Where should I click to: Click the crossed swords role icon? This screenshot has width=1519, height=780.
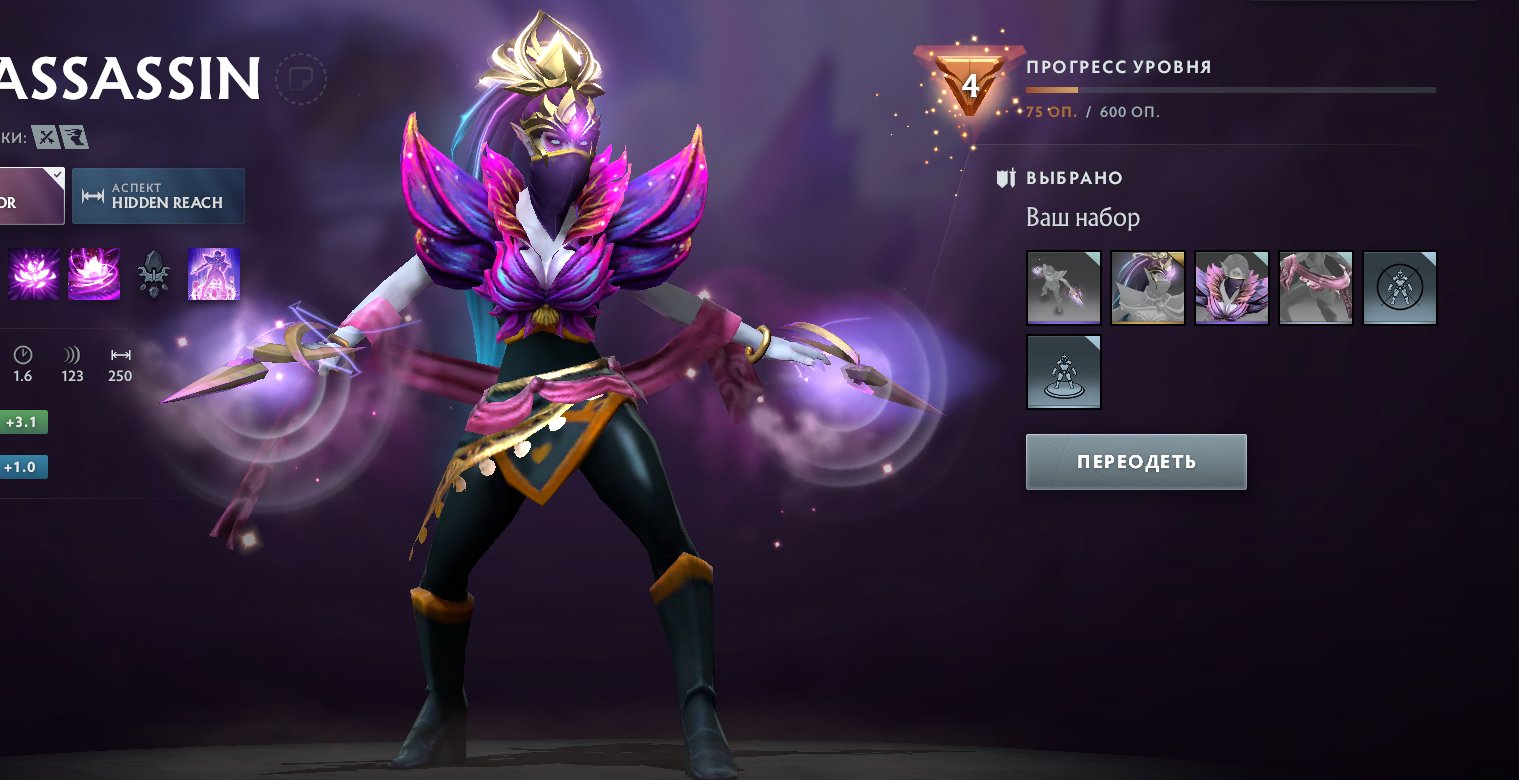pyautogui.click(x=45, y=136)
